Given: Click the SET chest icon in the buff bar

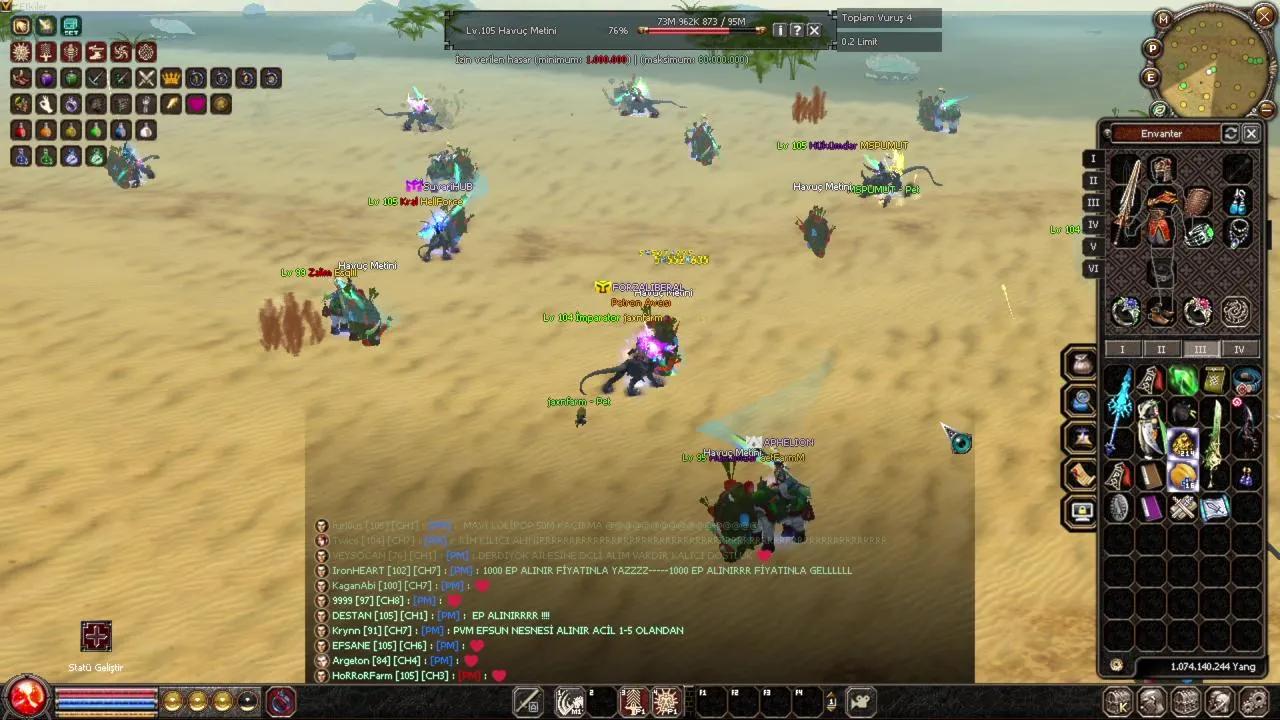Looking at the screenshot, I should (70, 25).
